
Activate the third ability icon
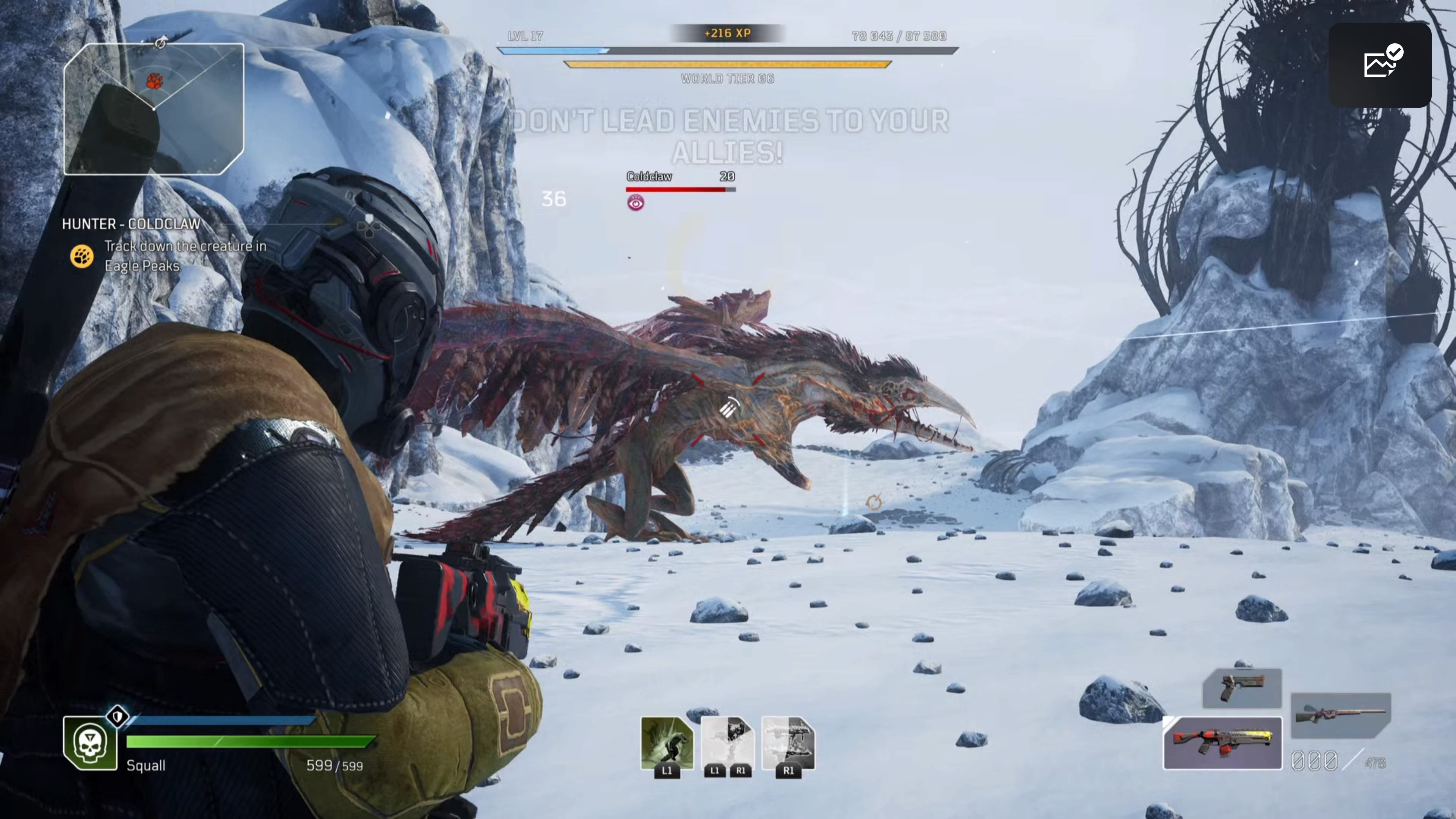point(789,743)
